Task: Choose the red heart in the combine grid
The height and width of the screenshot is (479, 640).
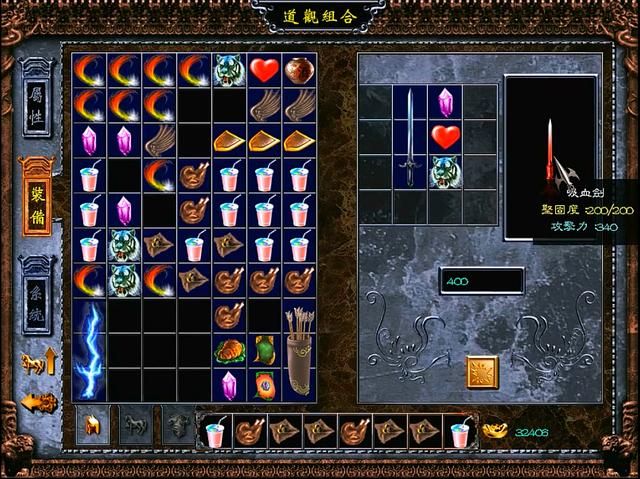Action: coord(445,136)
